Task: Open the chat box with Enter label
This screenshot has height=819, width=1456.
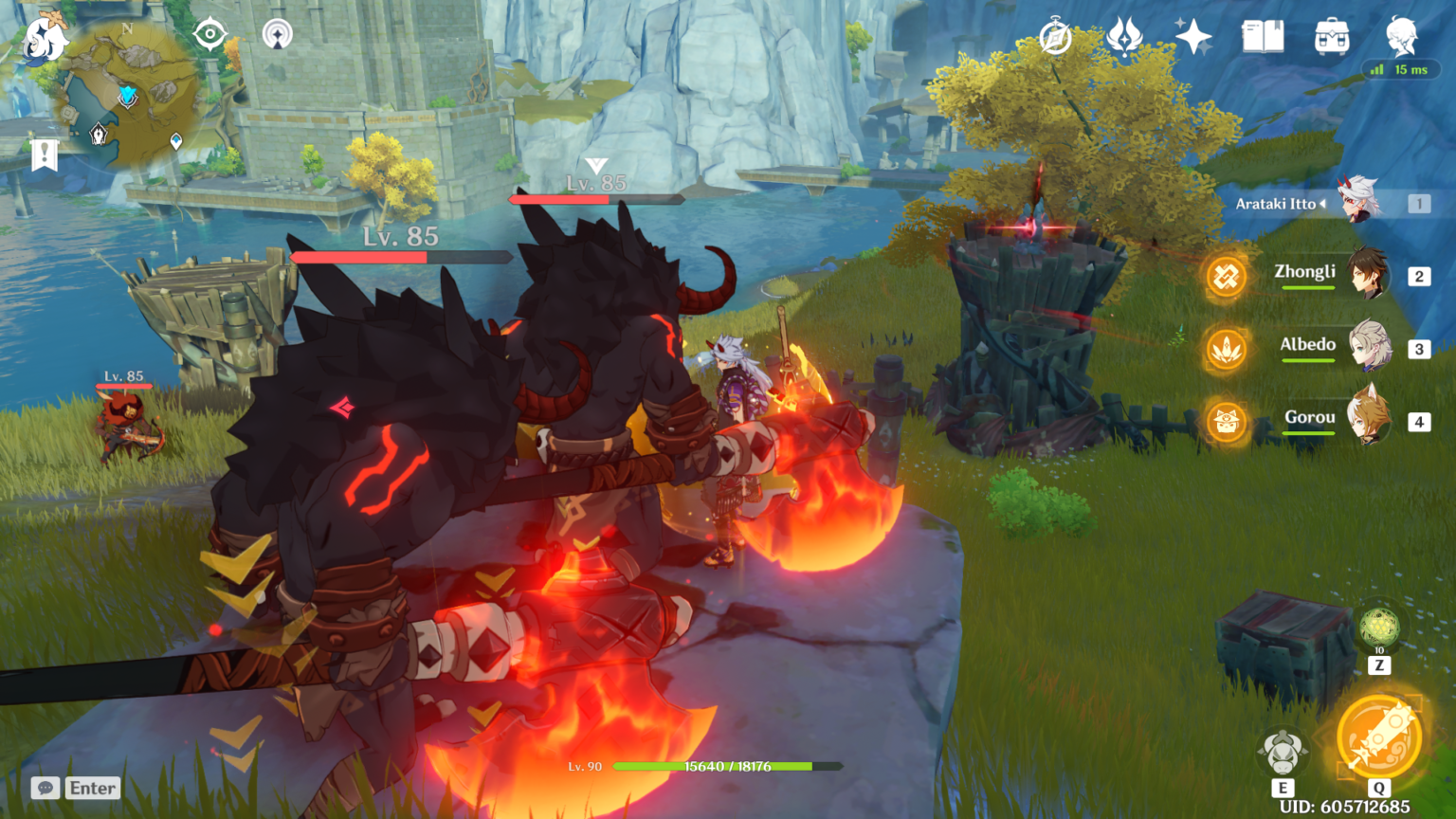Action: tap(76, 788)
